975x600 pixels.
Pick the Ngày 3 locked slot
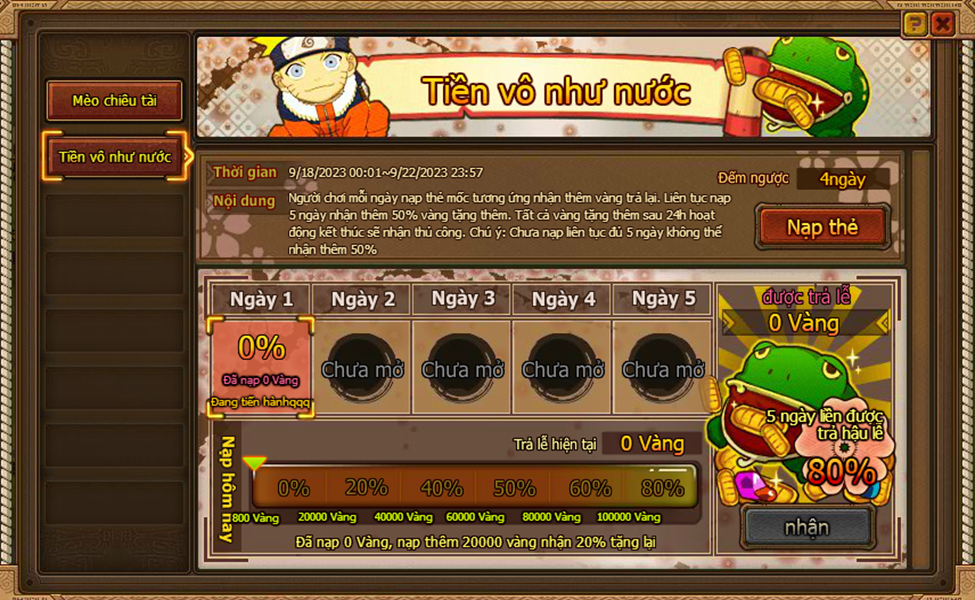pos(462,367)
